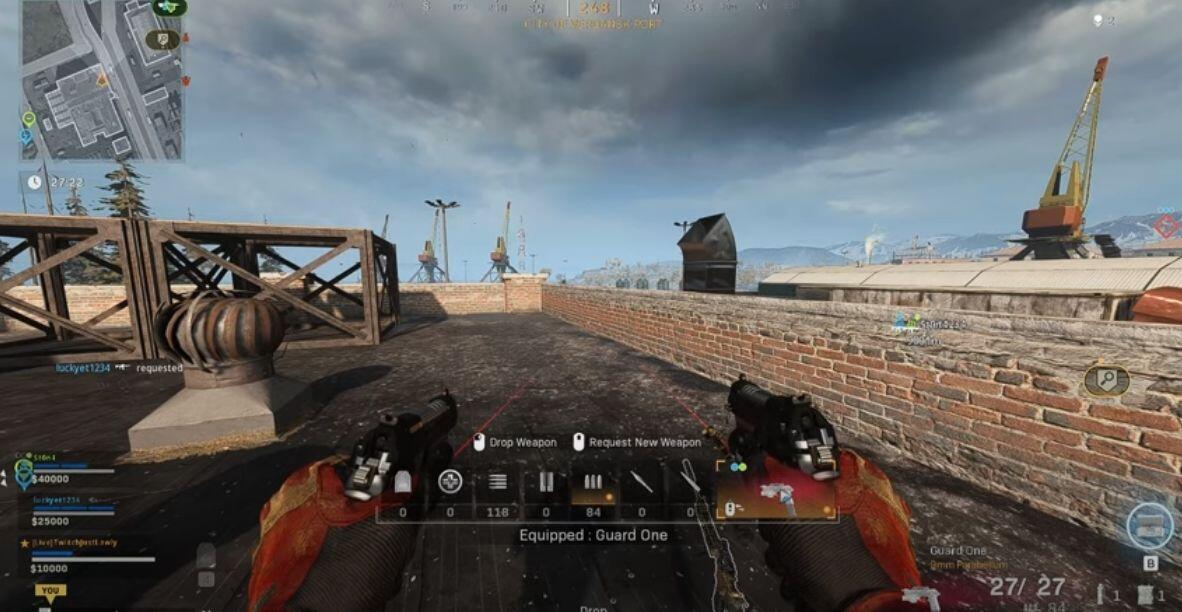Click the magnifying glass contract icon on the minimap
The height and width of the screenshot is (612, 1182).
(x=160, y=40)
